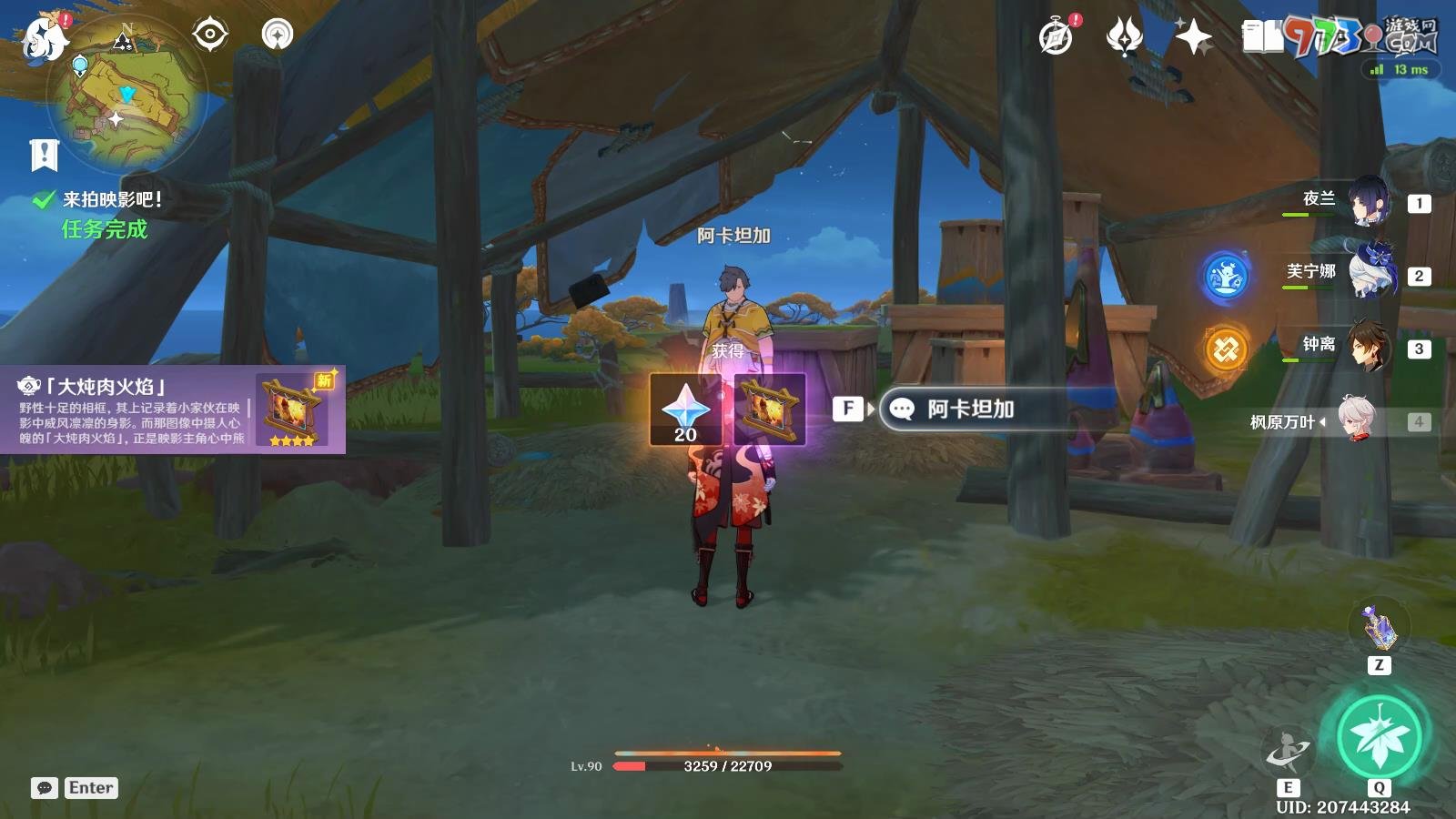Talk to 阿卡坦加 dialogue prompt
Image resolution: width=1456 pixels, height=819 pixels.
pos(969,409)
